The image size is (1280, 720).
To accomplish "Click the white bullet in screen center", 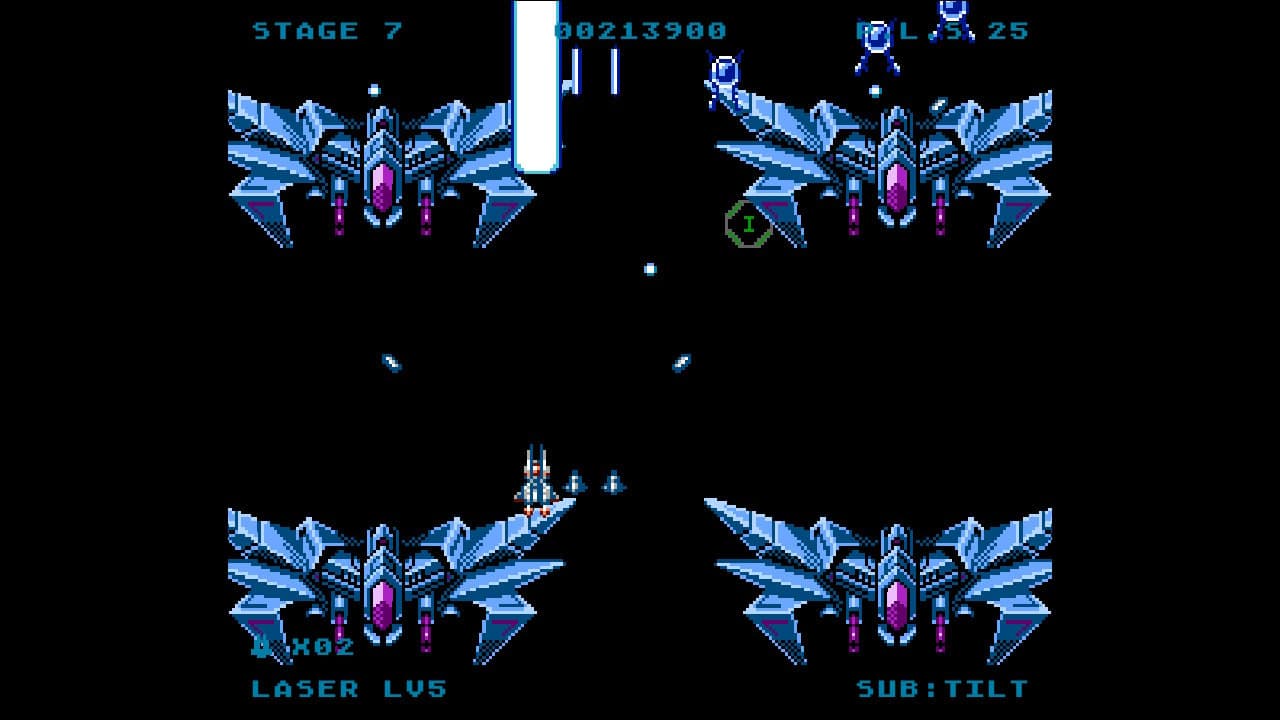I will (x=650, y=267).
